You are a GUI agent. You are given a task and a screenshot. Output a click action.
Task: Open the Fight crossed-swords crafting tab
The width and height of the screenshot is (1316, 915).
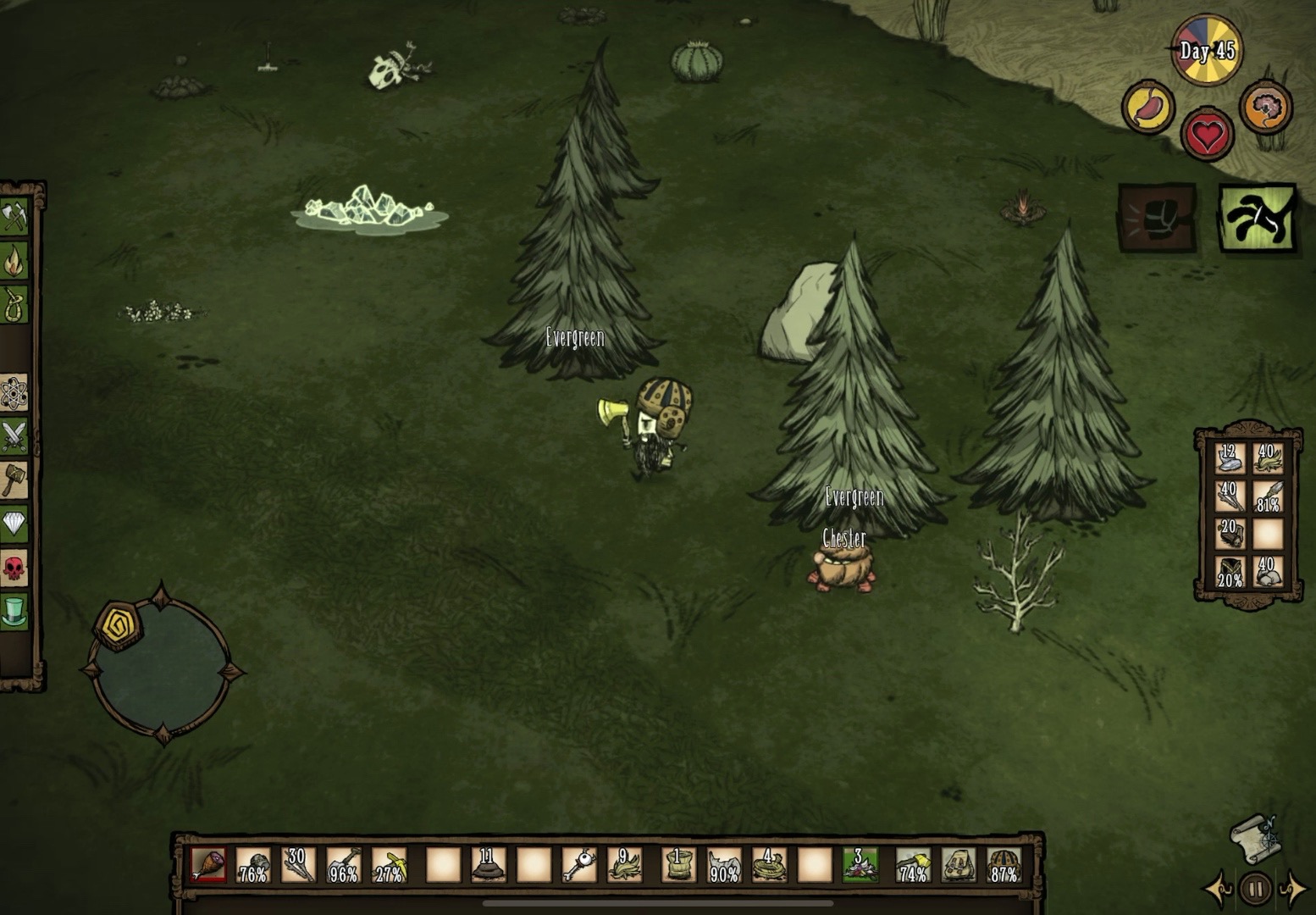[x=14, y=436]
